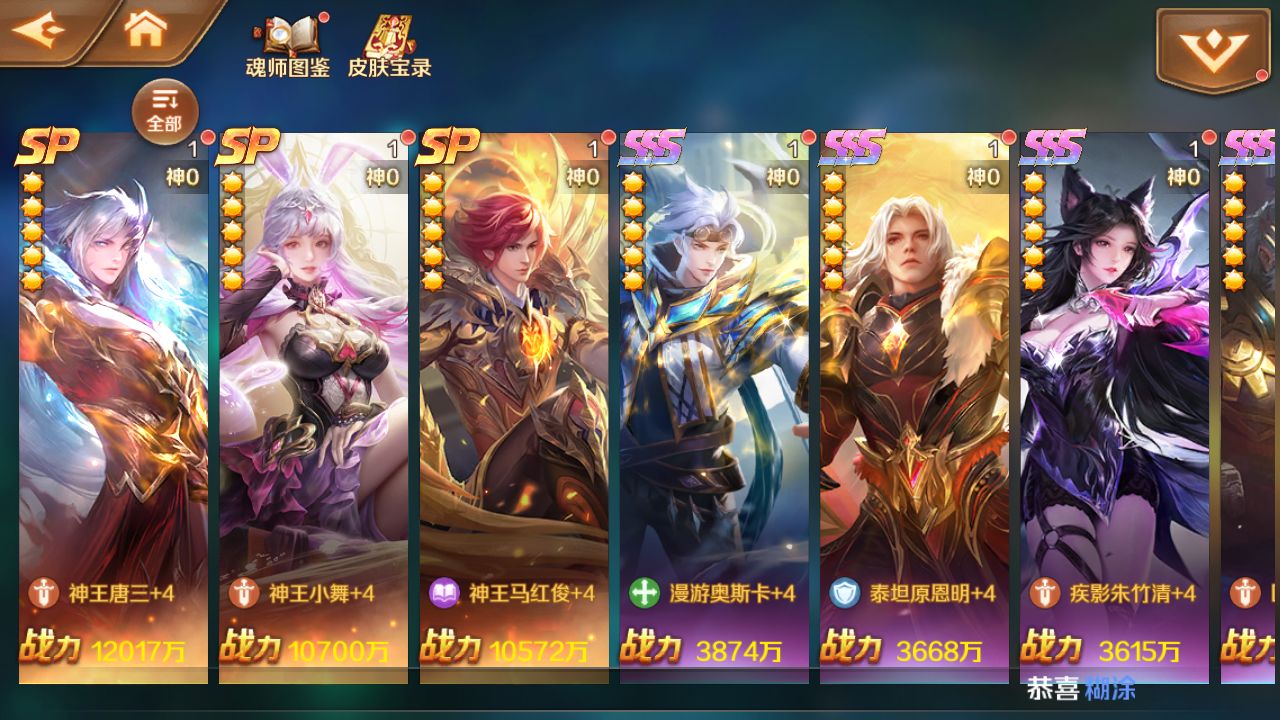The height and width of the screenshot is (720, 1280).
Task: Click the top gold star on 唐三 card
Action: [33, 181]
